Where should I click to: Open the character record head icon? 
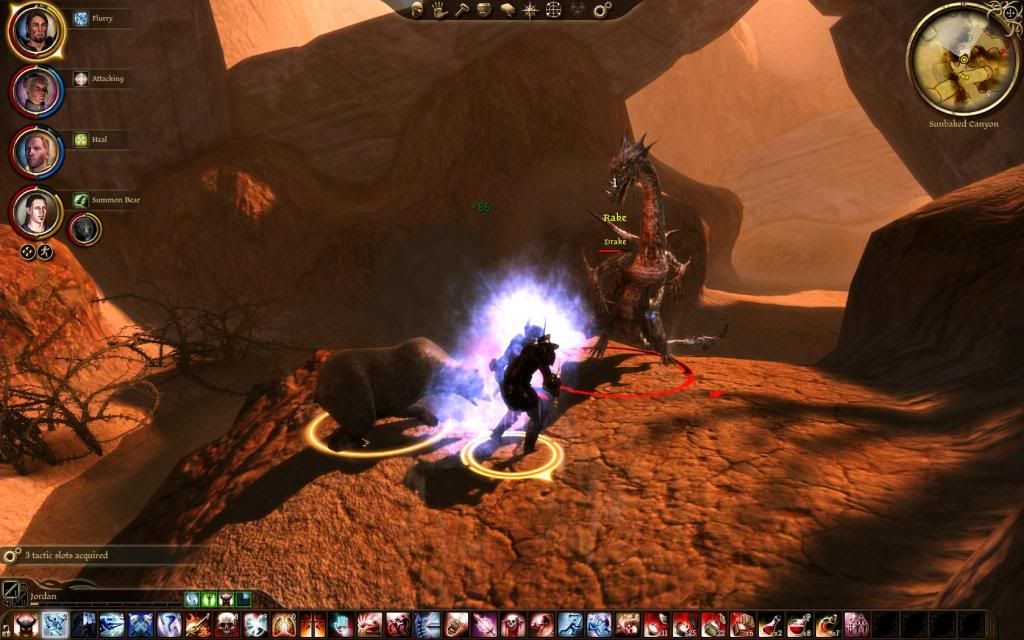tap(419, 10)
